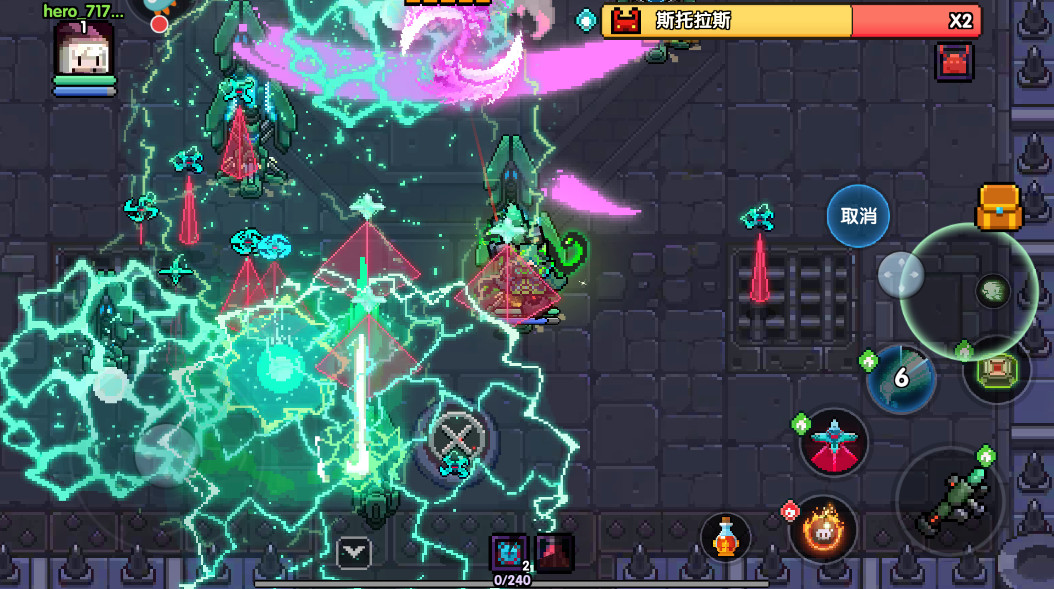The image size is (1054, 589).
Task: Use the red winged ship skill
Action: coord(834,442)
